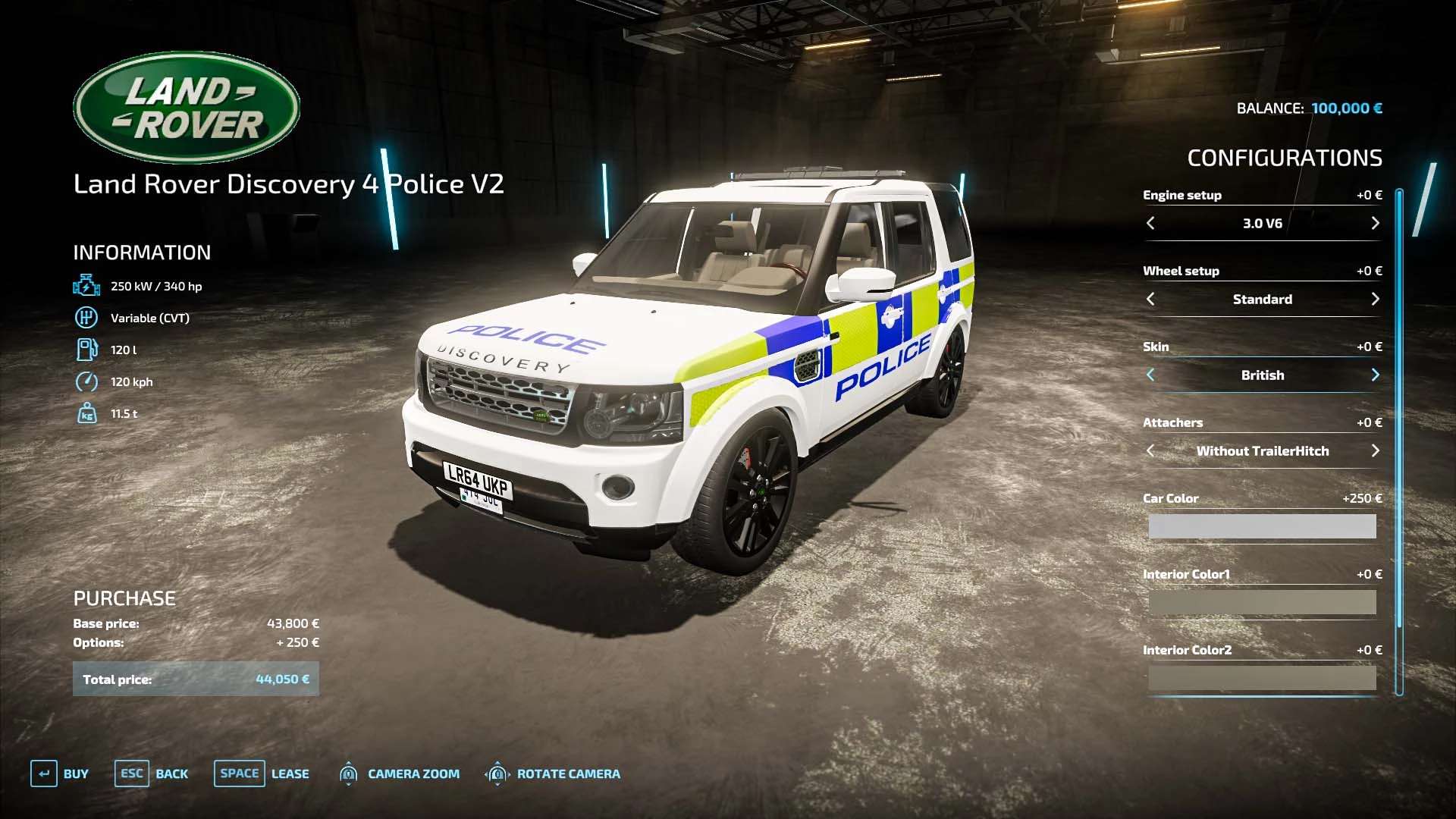The height and width of the screenshot is (819, 1456).
Task: Cycle Attachers option backward
Action: [x=1150, y=450]
